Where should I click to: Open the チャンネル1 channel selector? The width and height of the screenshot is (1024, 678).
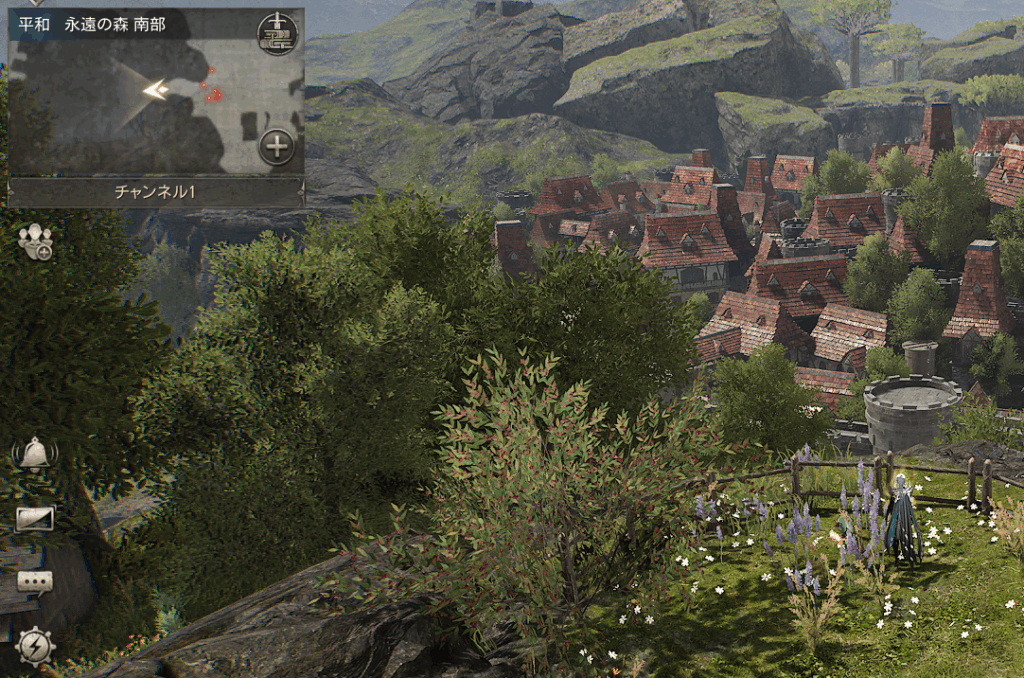(156, 192)
